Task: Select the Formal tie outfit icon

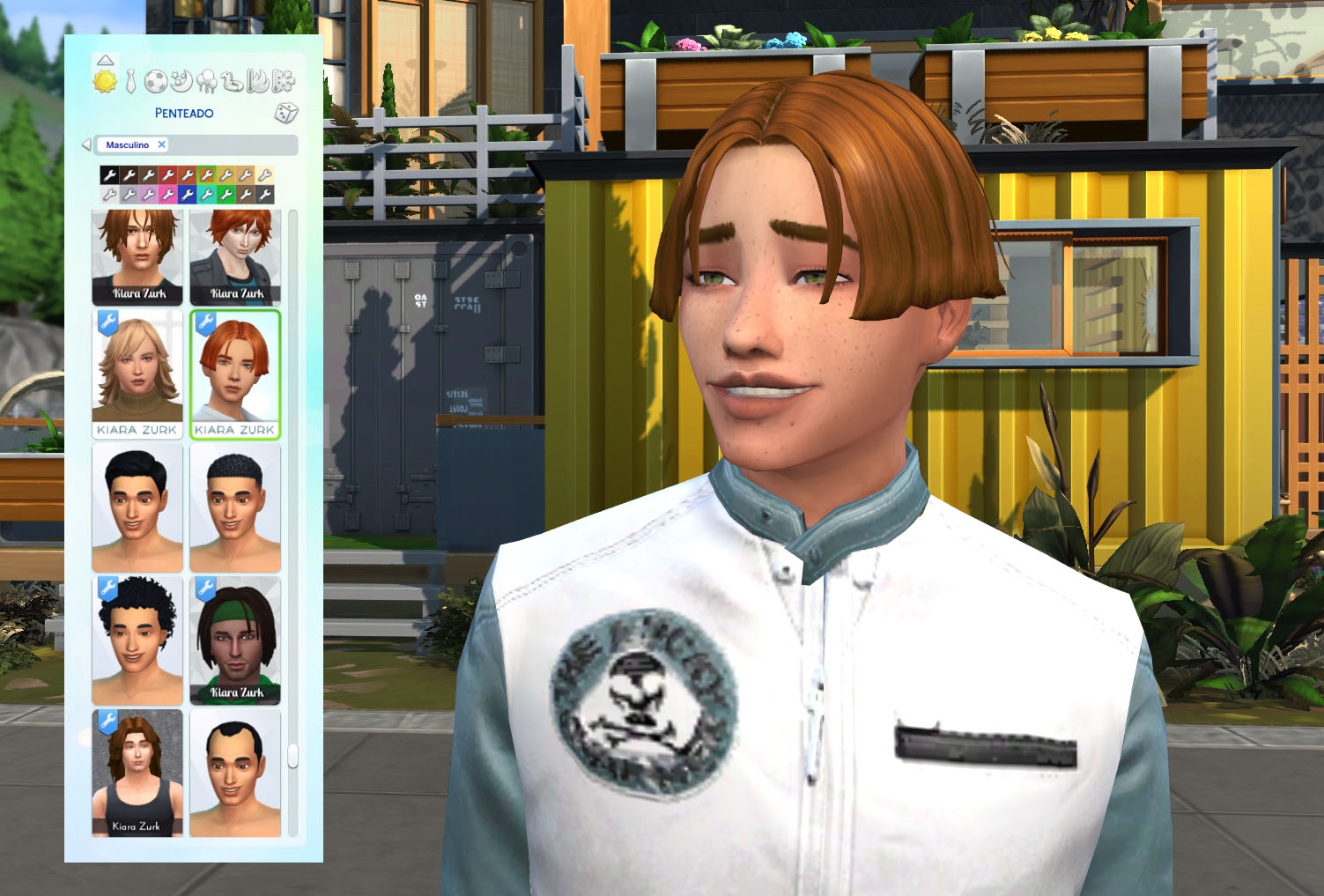Action: click(130, 80)
